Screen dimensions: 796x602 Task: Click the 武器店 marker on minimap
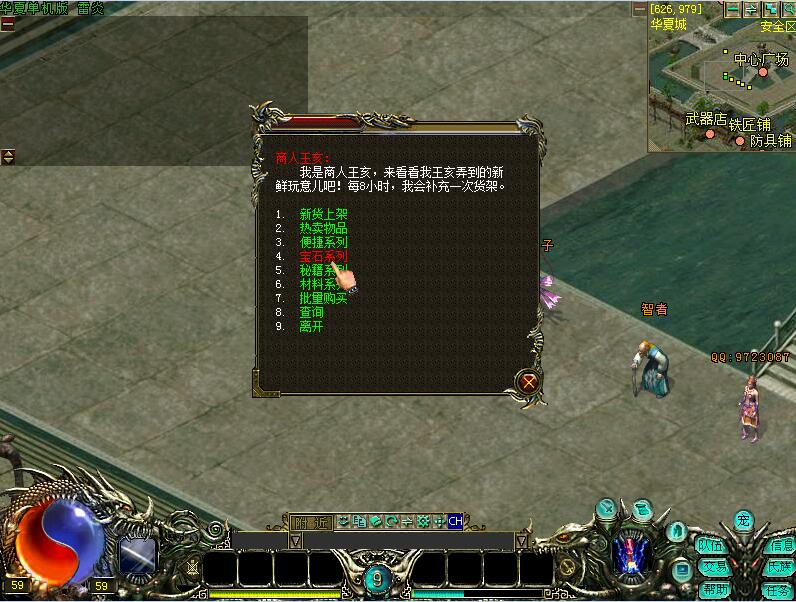pos(706,119)
